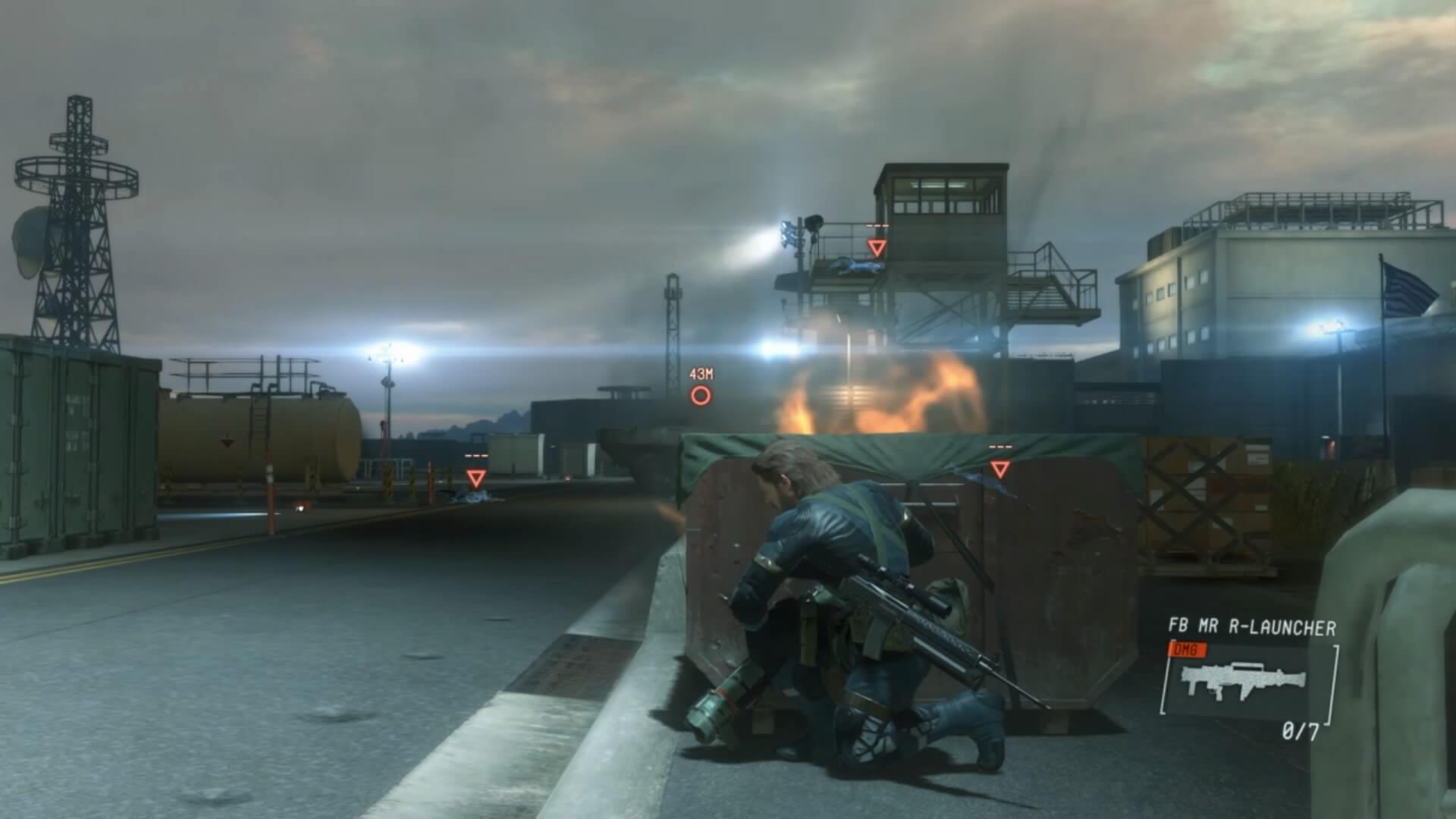Click the red enemy marker on the watchtower
Screen dimensions: 1456x819
[877, 247]
